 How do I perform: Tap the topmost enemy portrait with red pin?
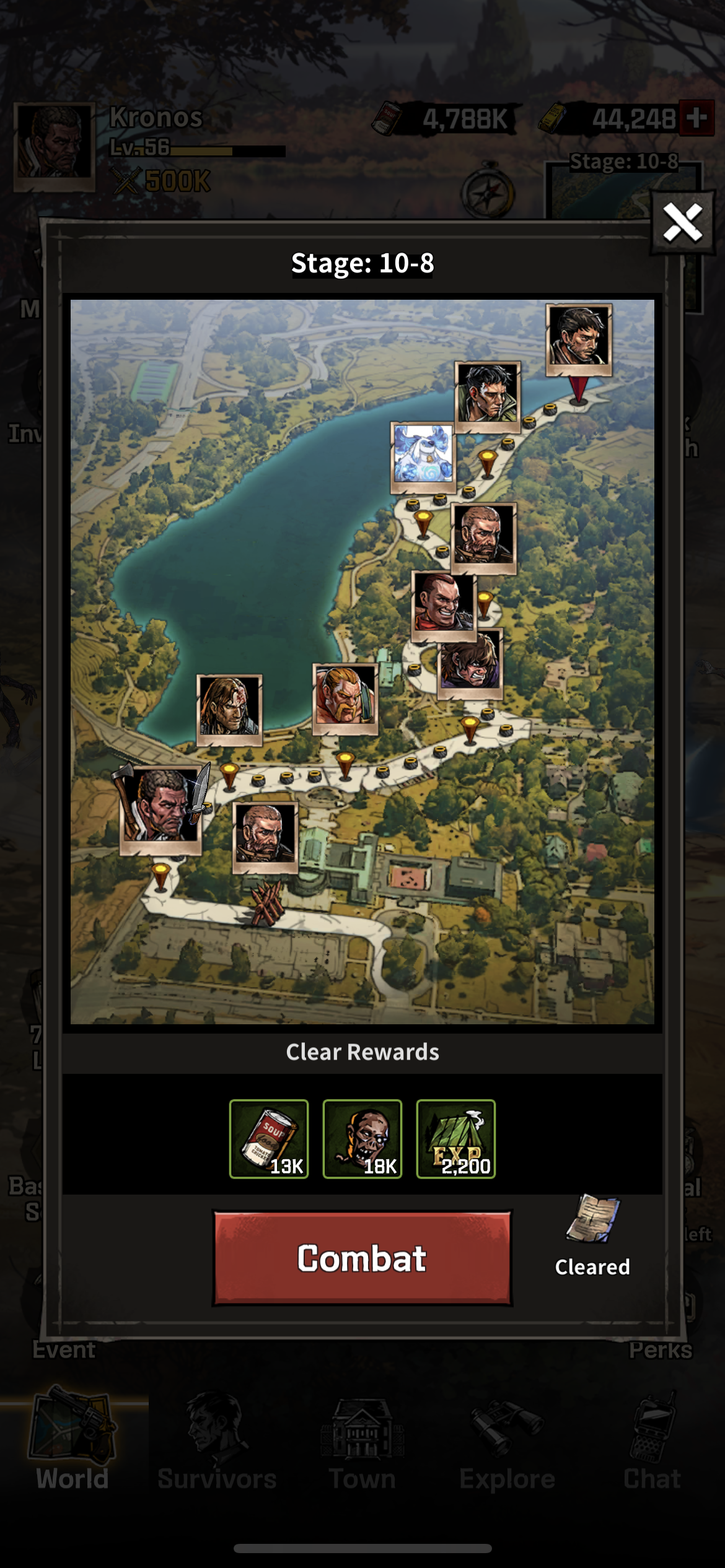click(579, 339)
